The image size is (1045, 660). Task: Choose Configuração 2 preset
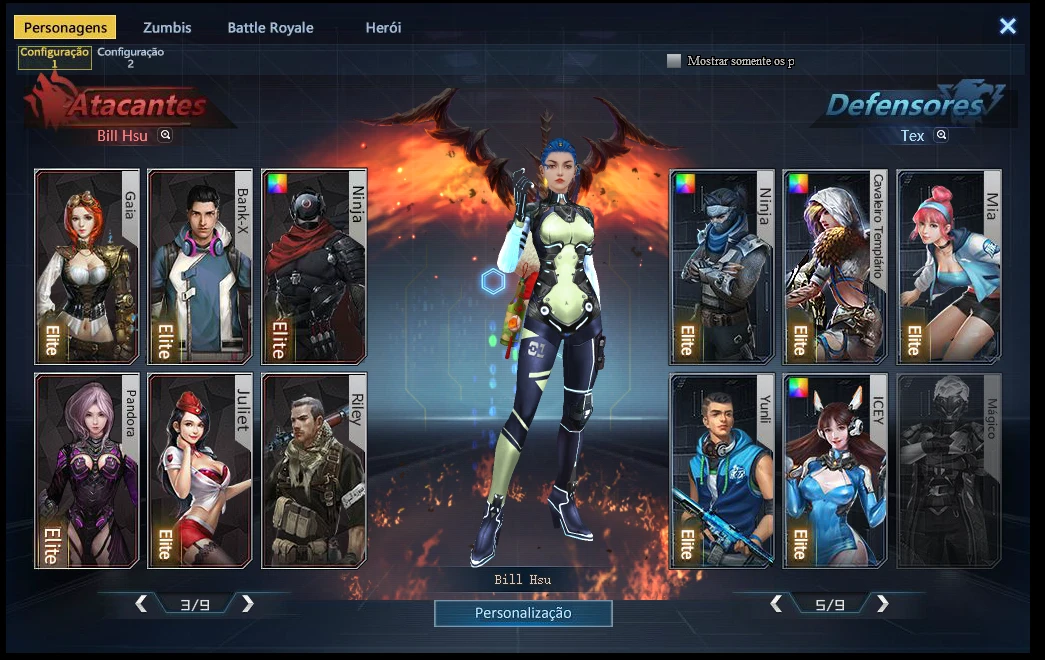pos(130,58)
